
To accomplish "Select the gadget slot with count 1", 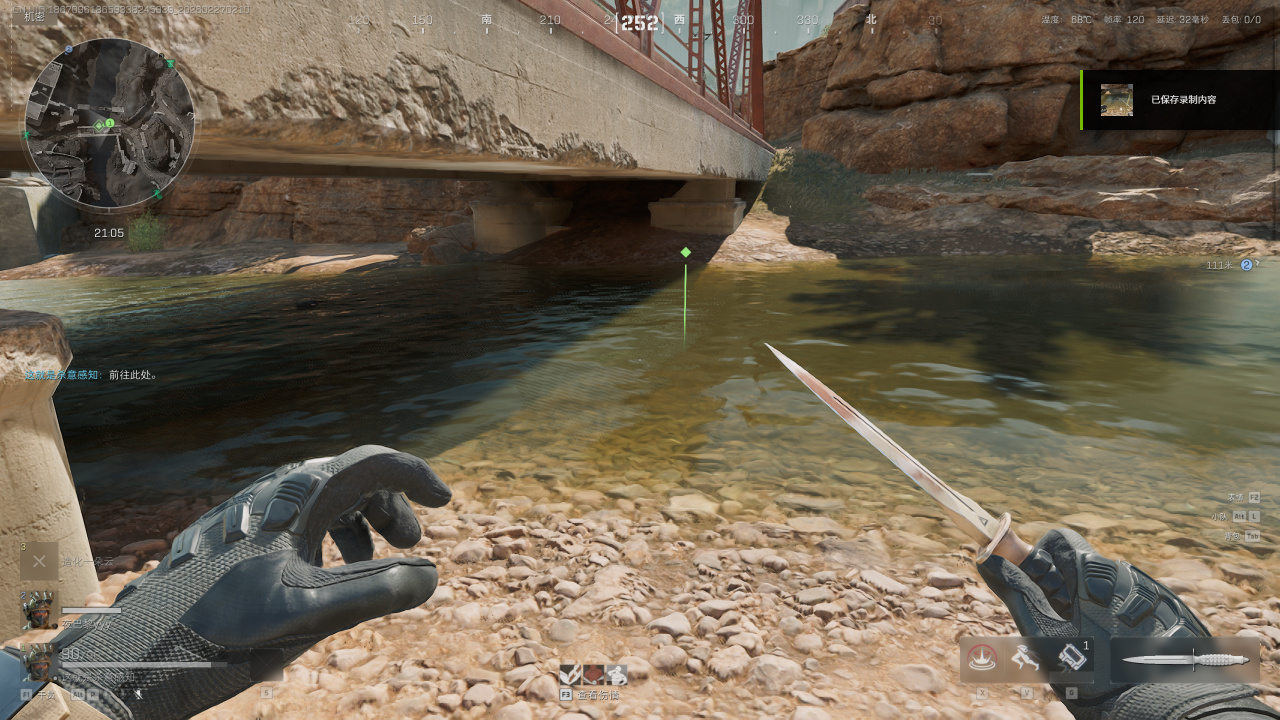I will [x=1070, y=658].
